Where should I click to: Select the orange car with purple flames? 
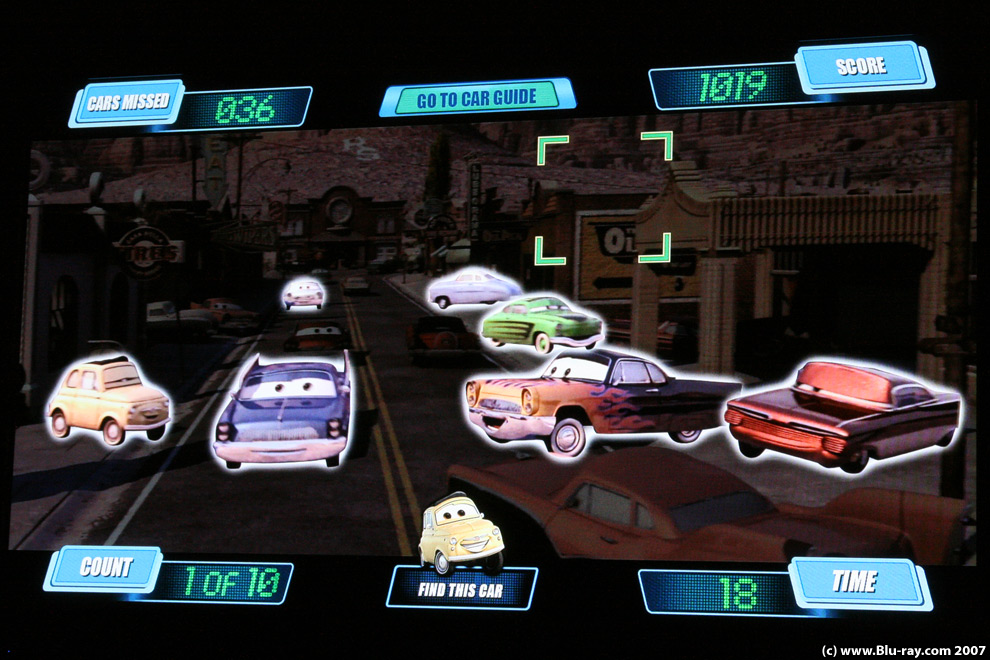coord(595,397)
